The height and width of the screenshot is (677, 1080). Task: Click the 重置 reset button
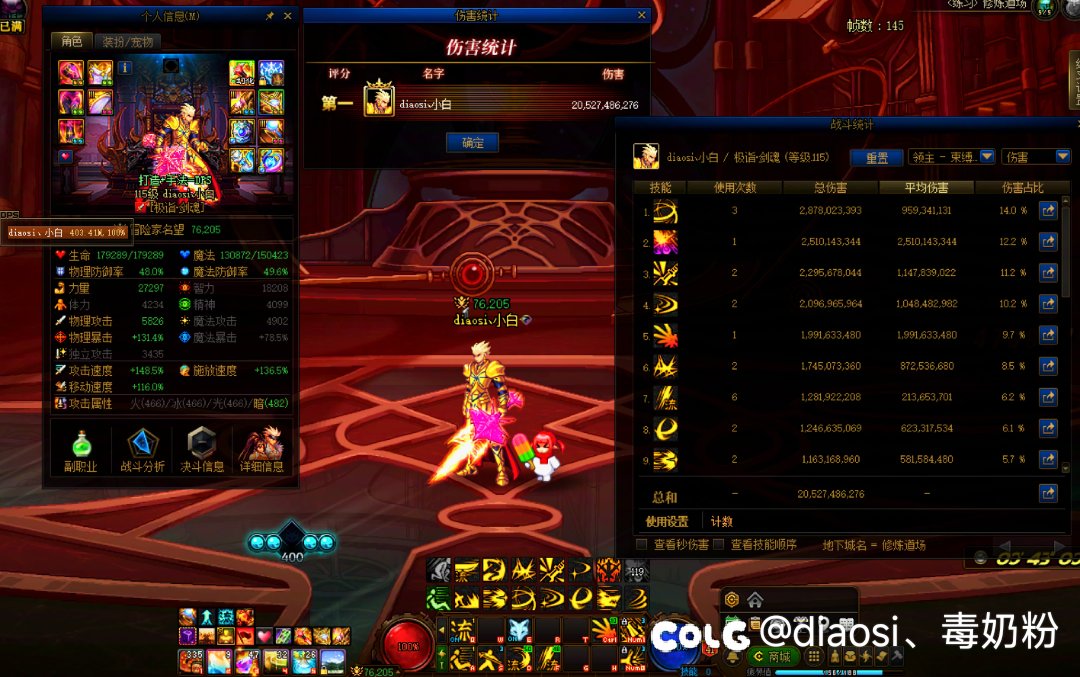pos(876,158)
